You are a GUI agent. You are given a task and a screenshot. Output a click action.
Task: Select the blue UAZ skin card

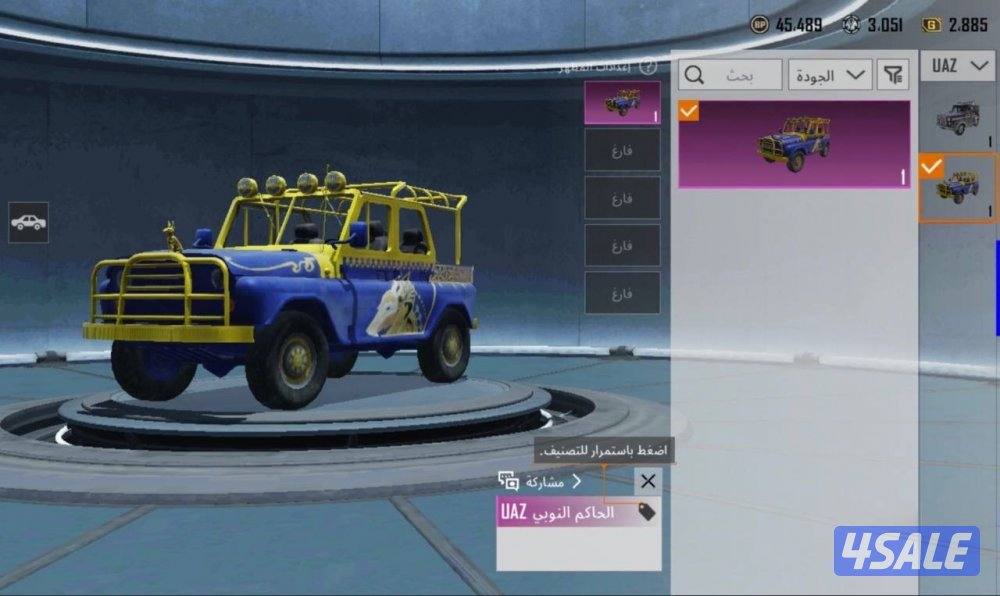tap(794, 144)
